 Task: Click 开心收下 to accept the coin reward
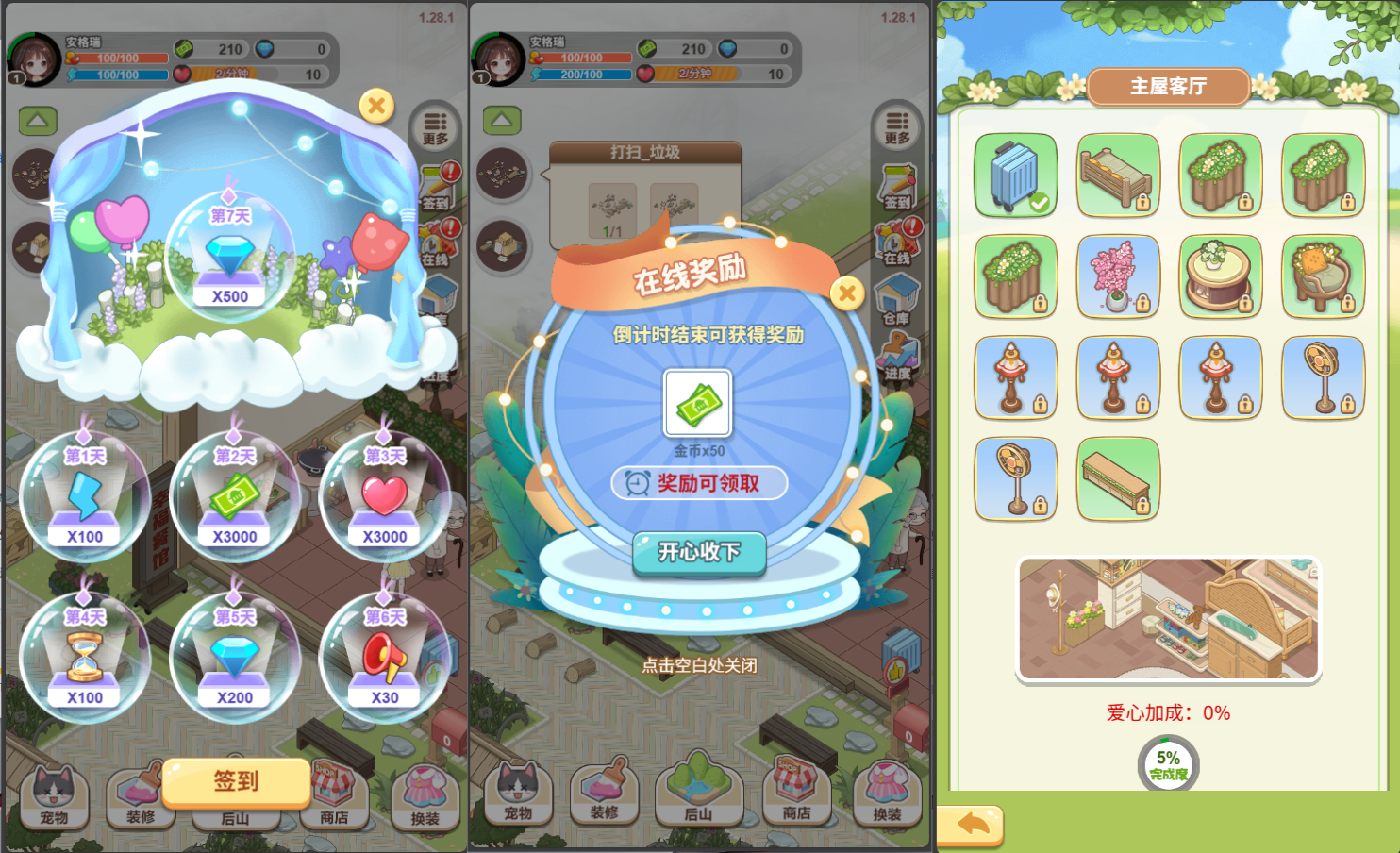(x=698, y=555)
